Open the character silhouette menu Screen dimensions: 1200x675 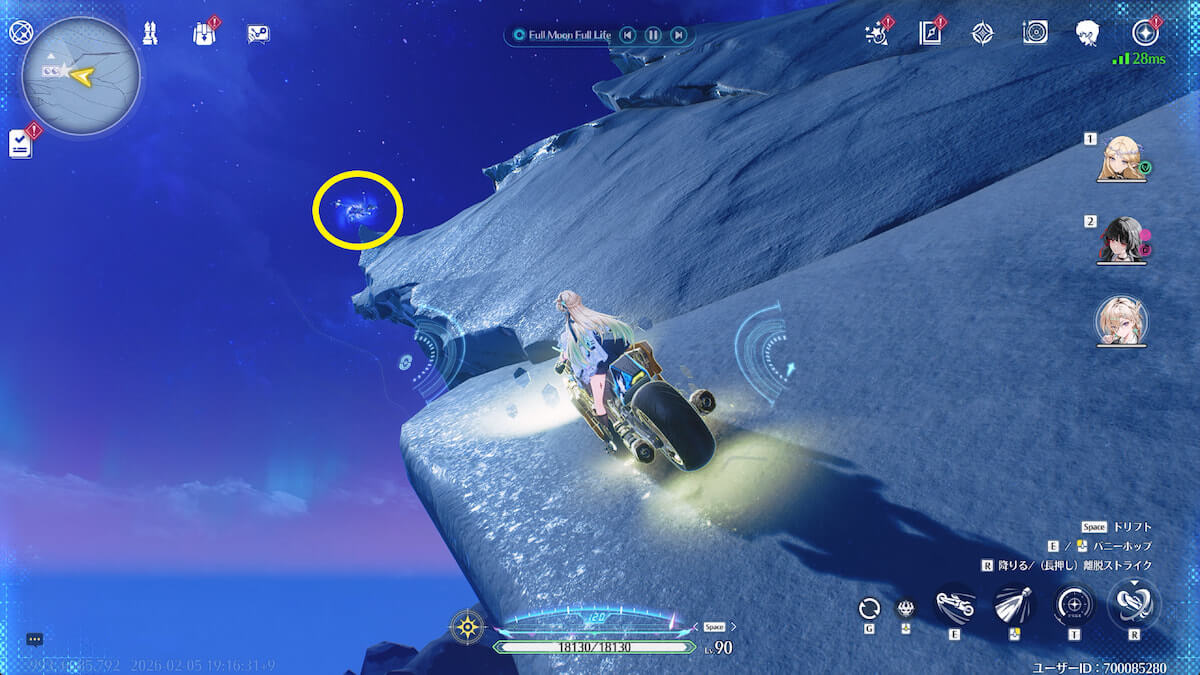click(1088, 33)
